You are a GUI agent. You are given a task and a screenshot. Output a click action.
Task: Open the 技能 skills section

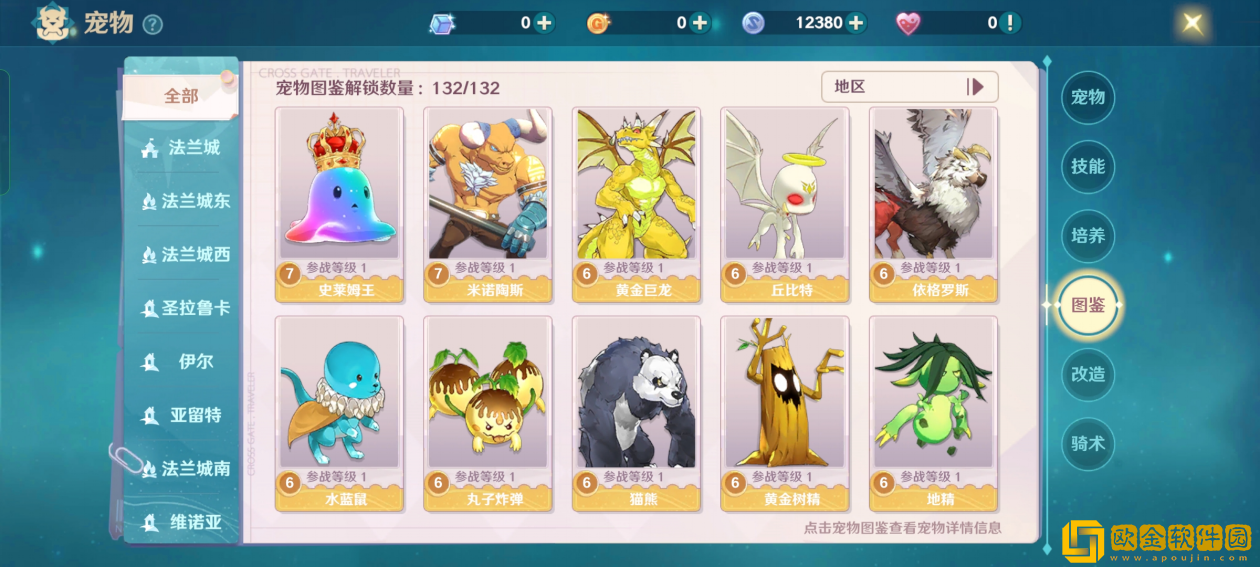point(1087,167)
